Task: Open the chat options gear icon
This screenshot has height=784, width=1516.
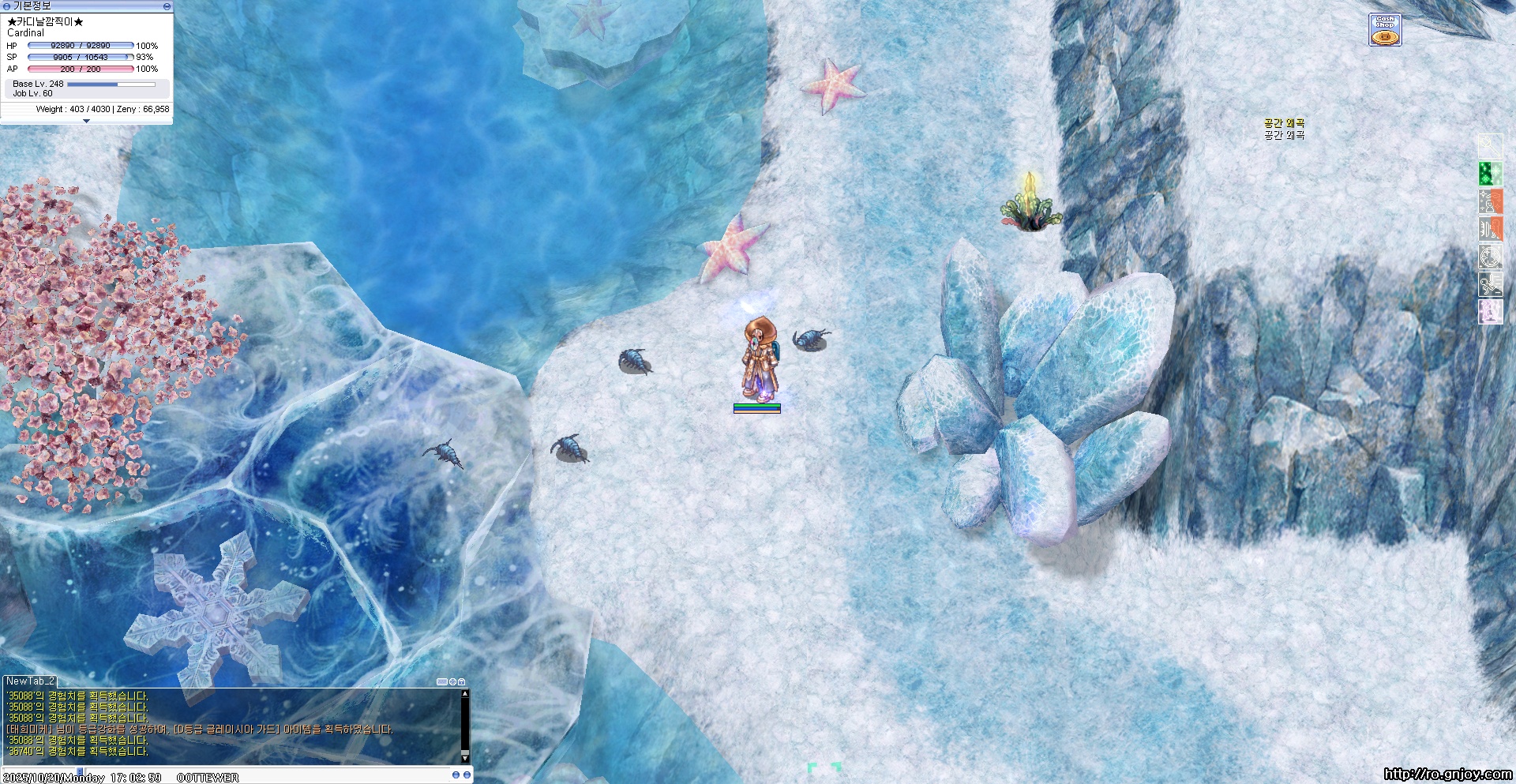Action: pyautogui.click(x=452, y=681)
